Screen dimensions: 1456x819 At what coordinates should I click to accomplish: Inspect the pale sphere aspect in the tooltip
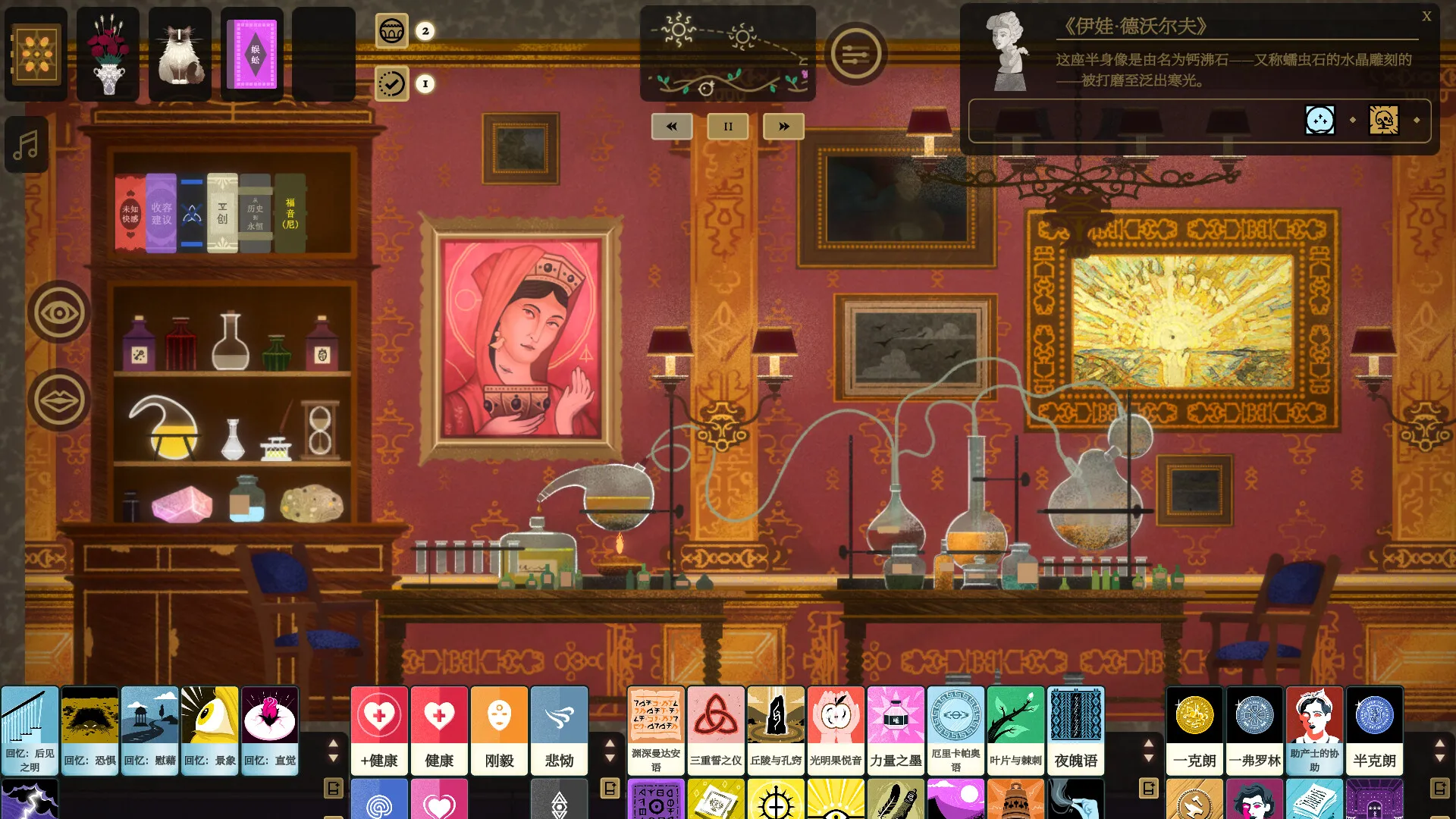(1319, 119)
